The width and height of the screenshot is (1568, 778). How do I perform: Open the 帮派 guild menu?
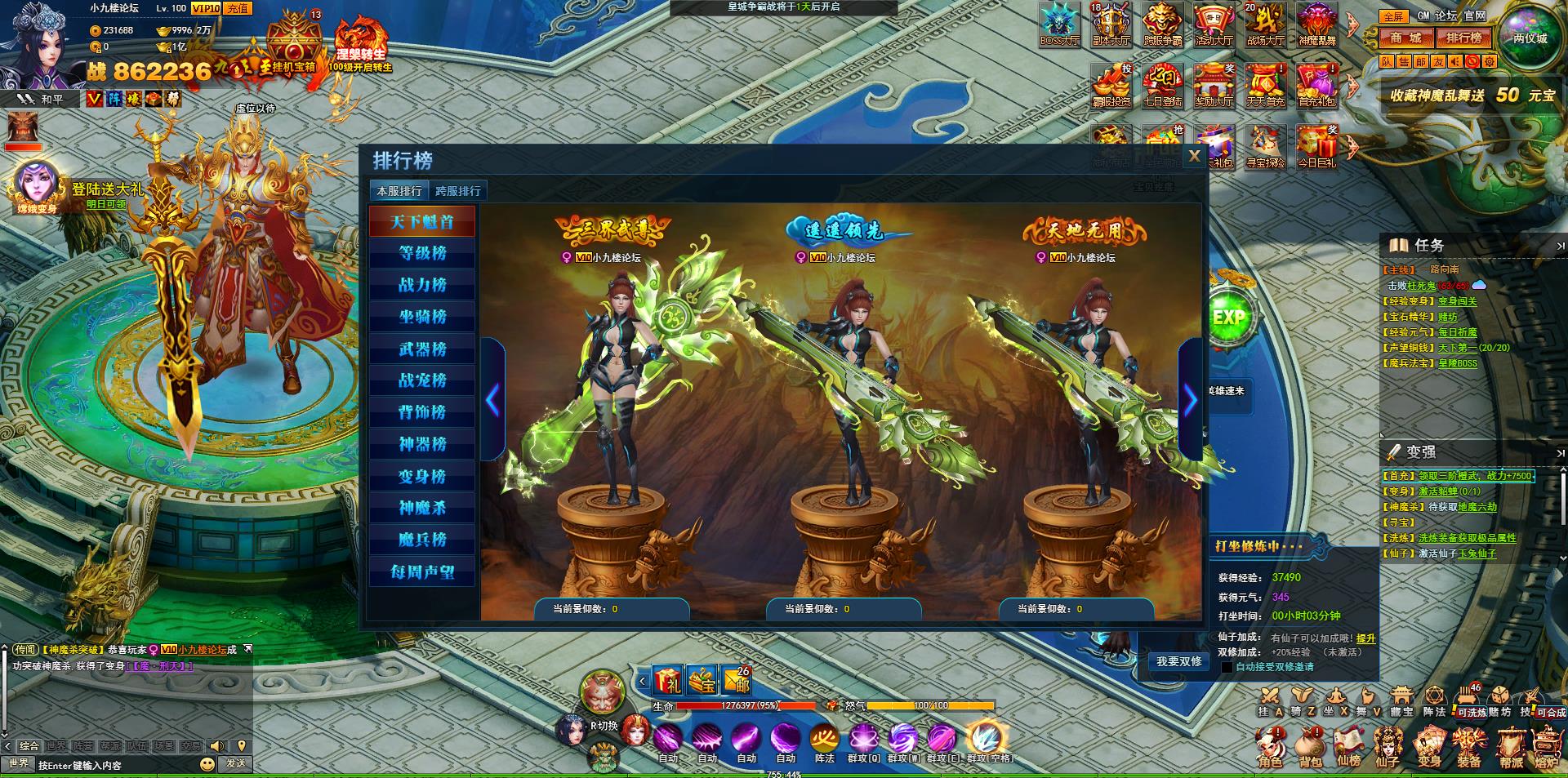(x=1511, y=747)
